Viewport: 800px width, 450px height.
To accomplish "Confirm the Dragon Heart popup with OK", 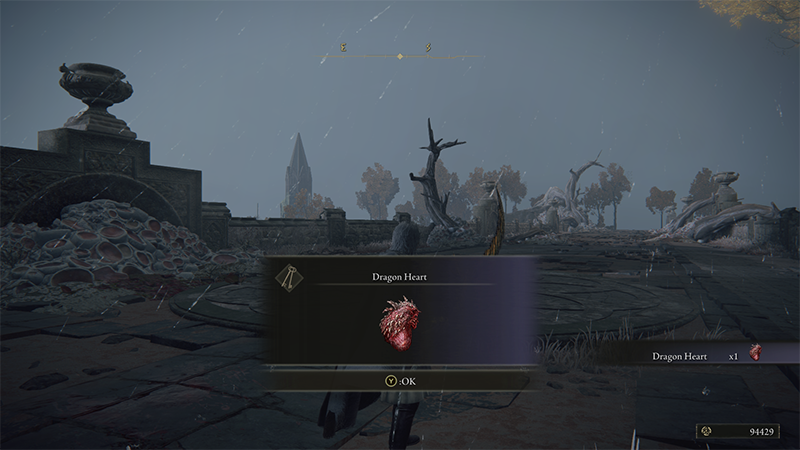I will pyautogui.click(x=399, y=381).
